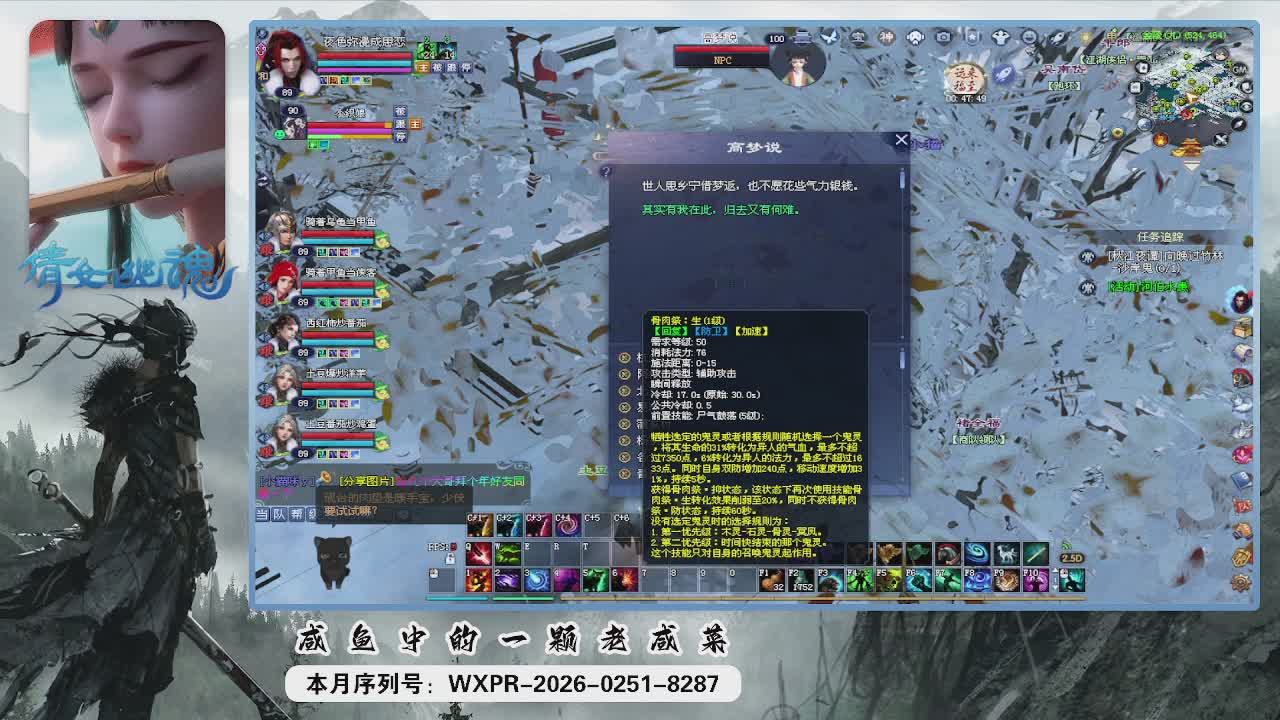
Task: Activate the Q skill on the skill bar
Action: point(479,555)
